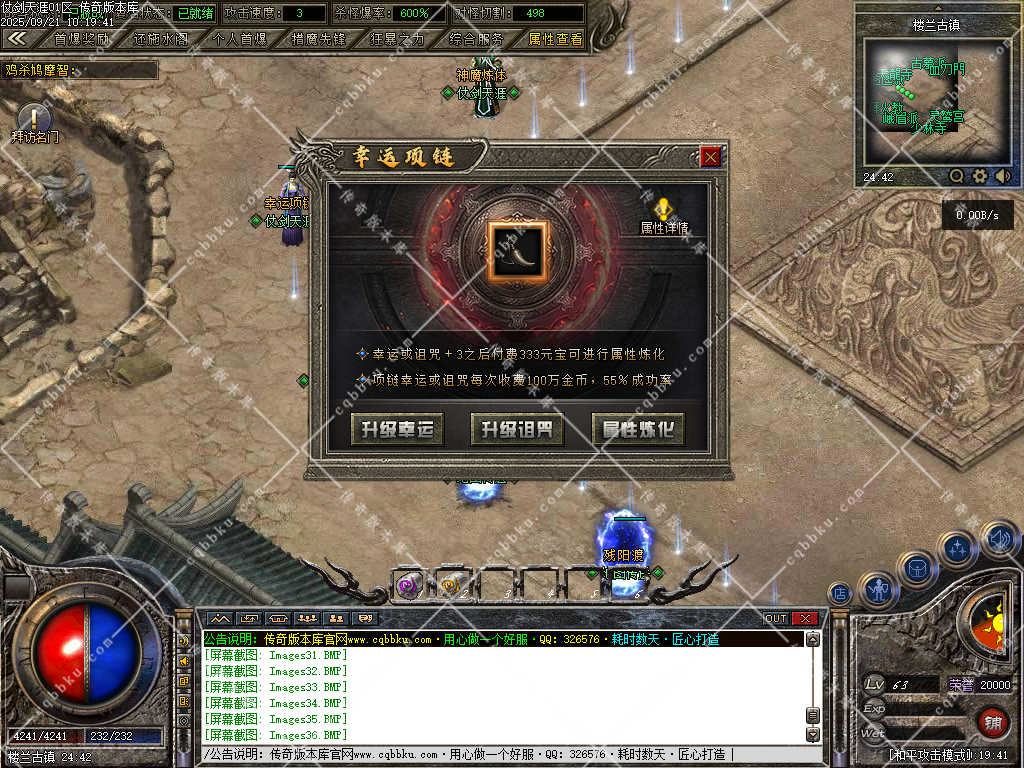Show 属性详情 in the necklace window
The width and height of the screenshot is (1024, 768).
[x=663, y=215]
